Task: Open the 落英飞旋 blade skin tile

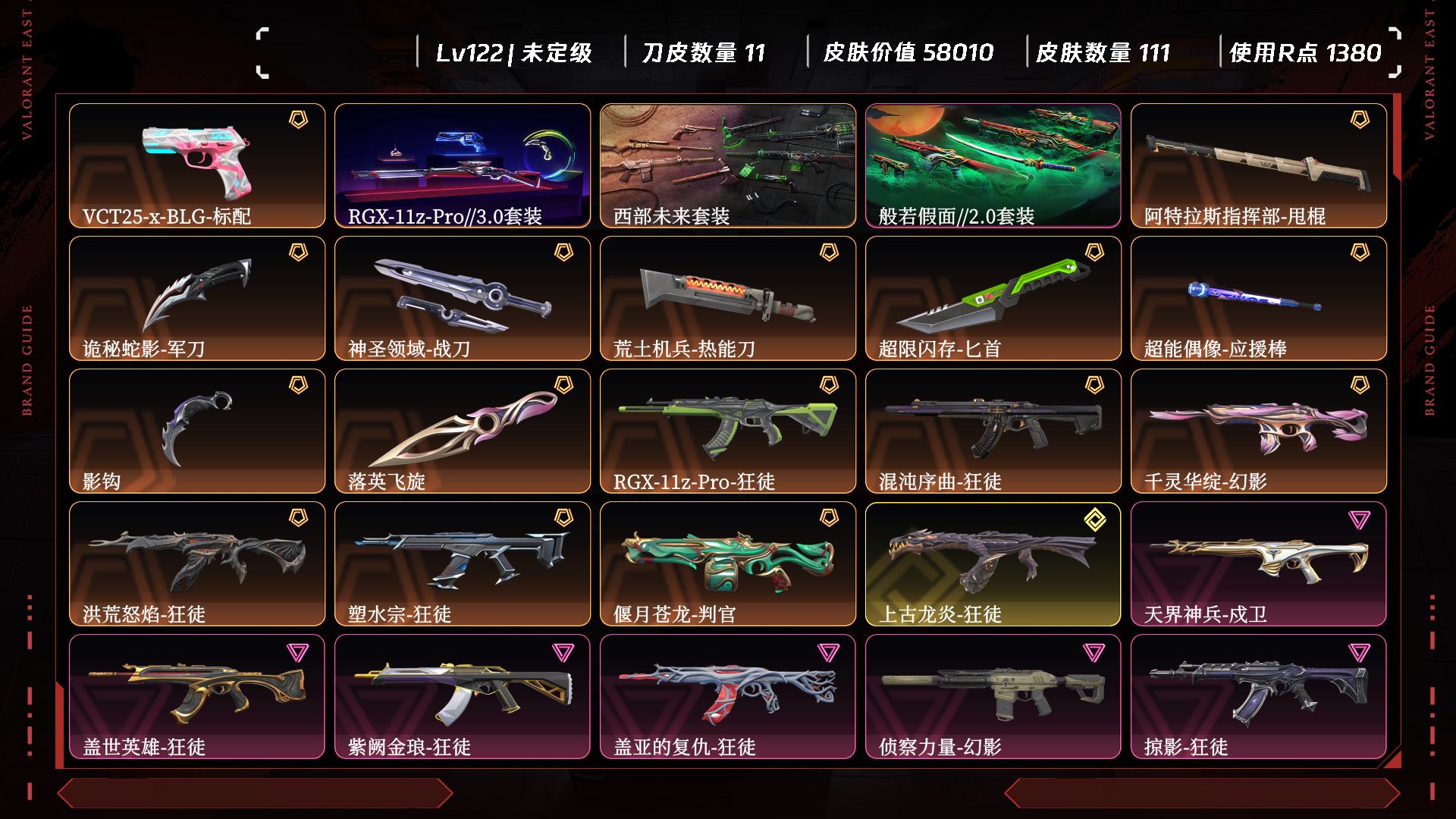Action: pos(463,431)
